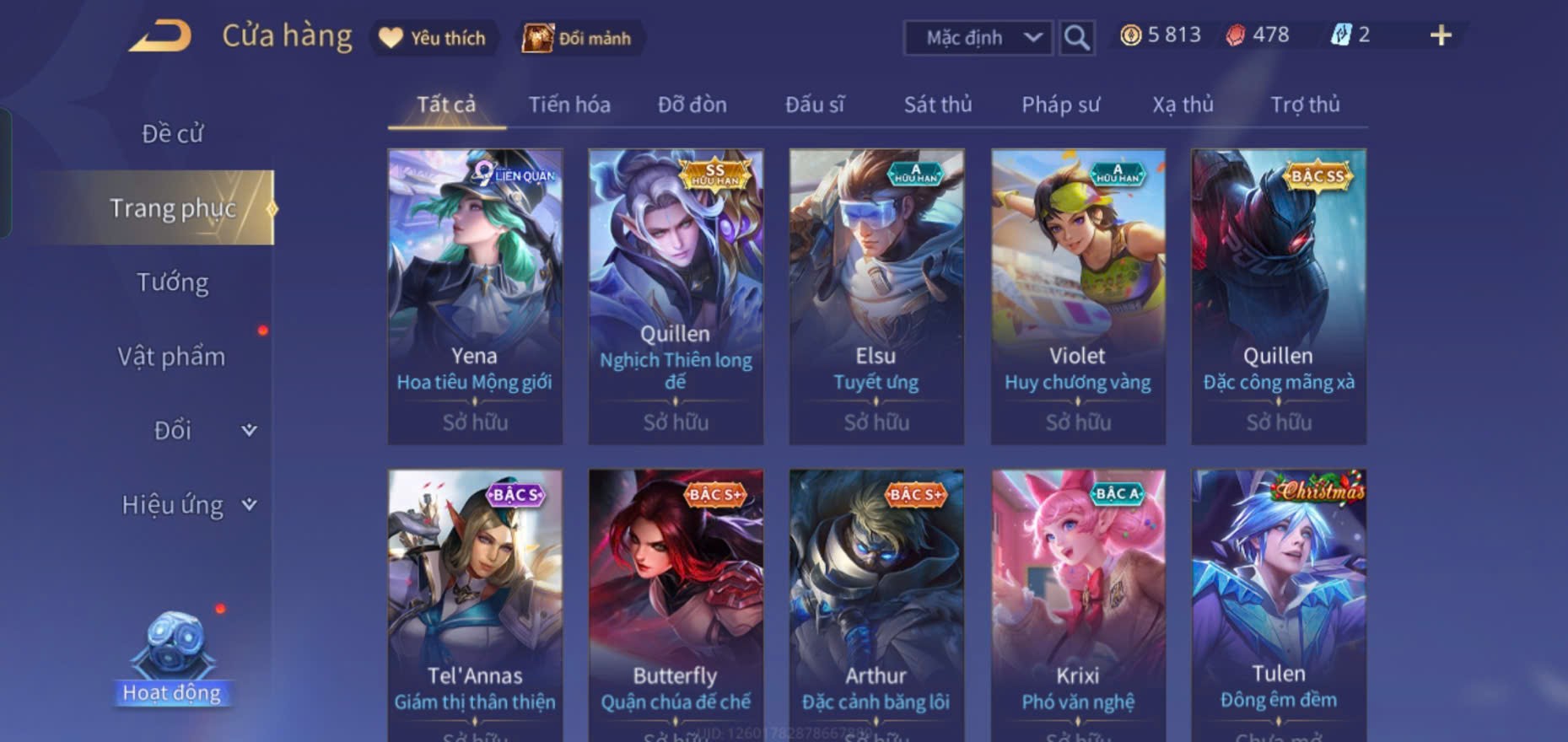Choose Tướng in the side menu
The image size is (1568, 742).
172,282
